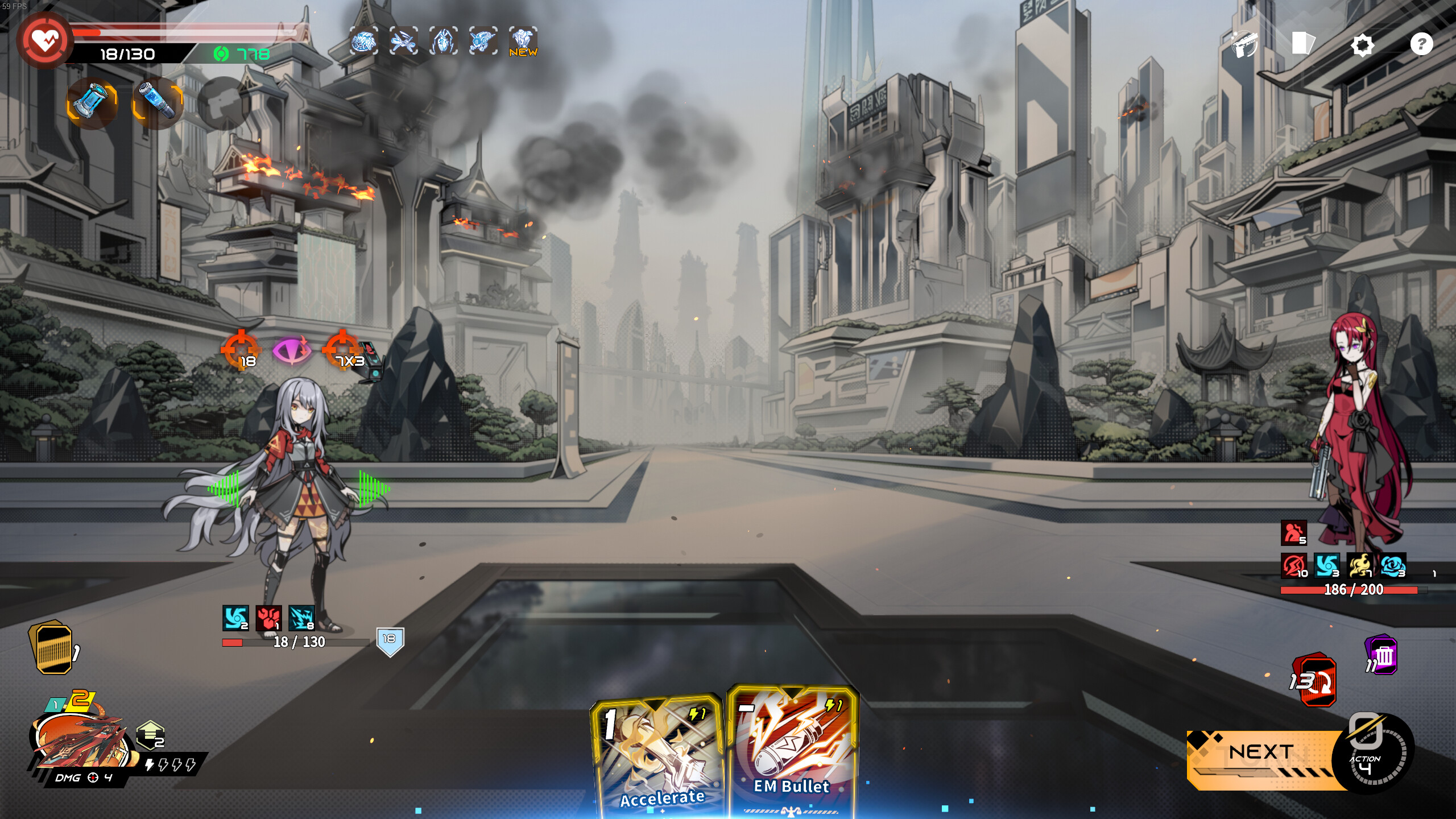This screenshot has width=1456, height=819.
Task: Open the settings gear menu
Action: [x=1364, y=45]
